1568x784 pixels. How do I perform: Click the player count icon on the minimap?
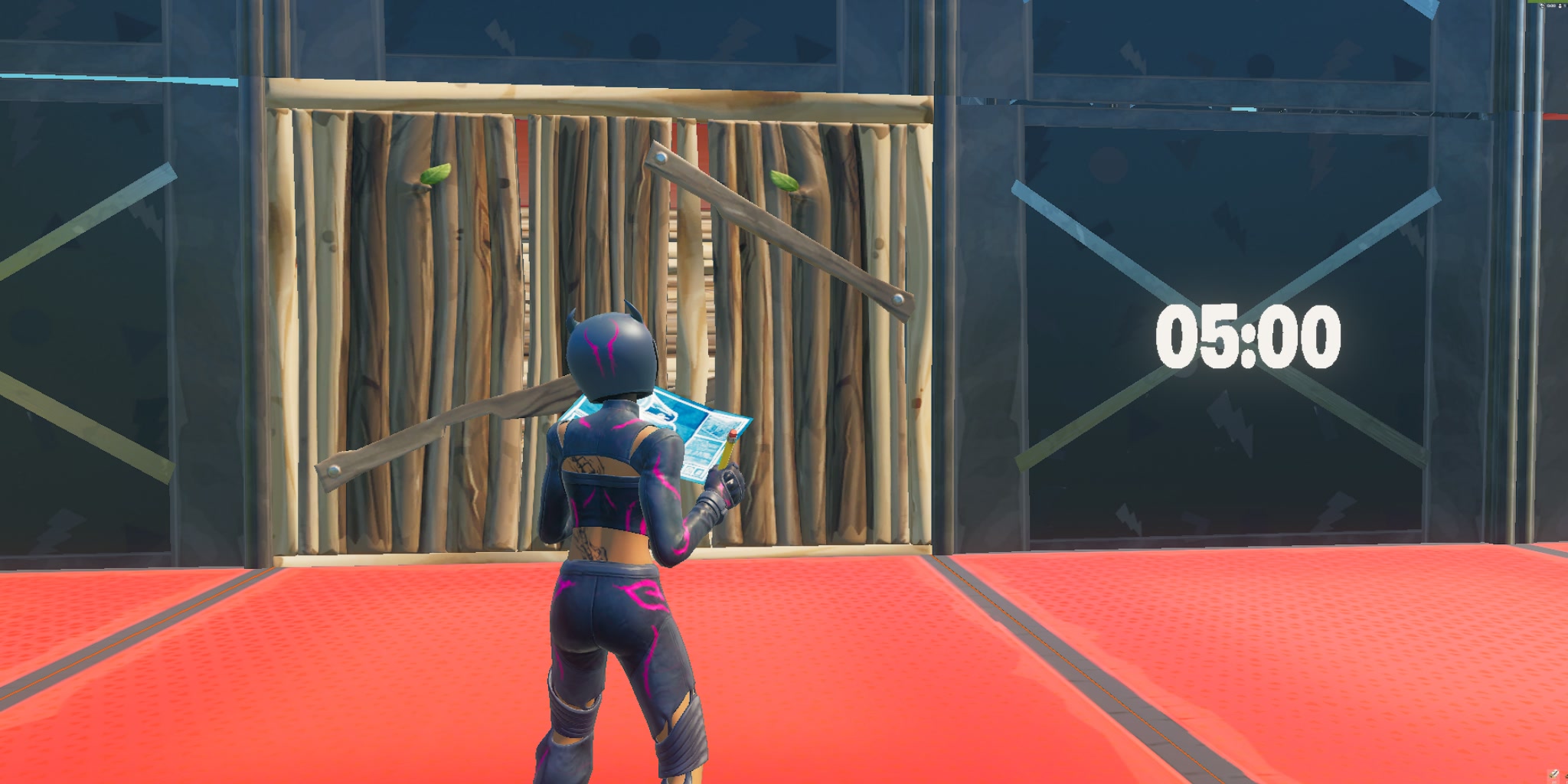(x=1560, y=5)
